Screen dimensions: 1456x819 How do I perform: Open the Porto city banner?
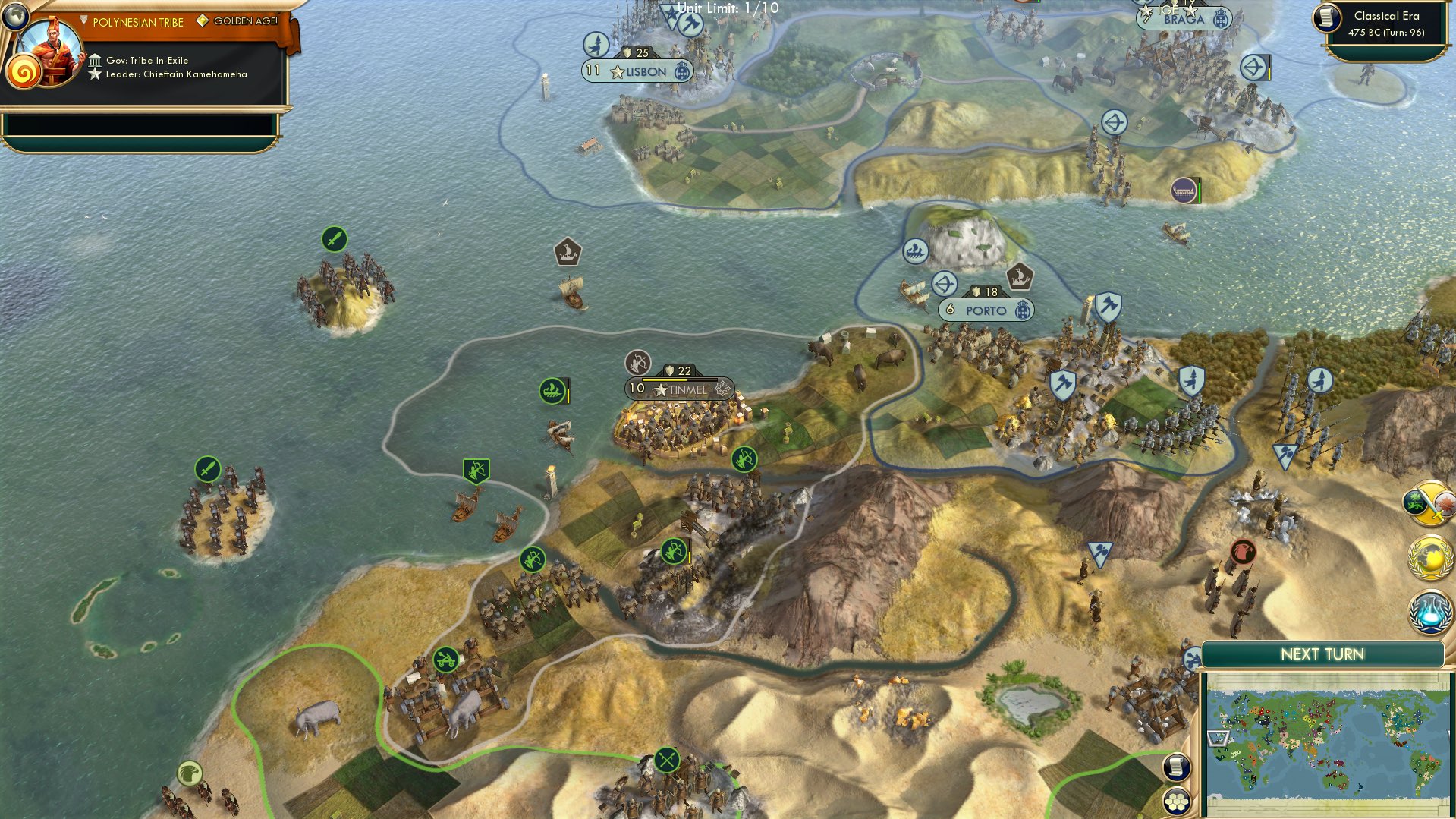tap(986, 310)
